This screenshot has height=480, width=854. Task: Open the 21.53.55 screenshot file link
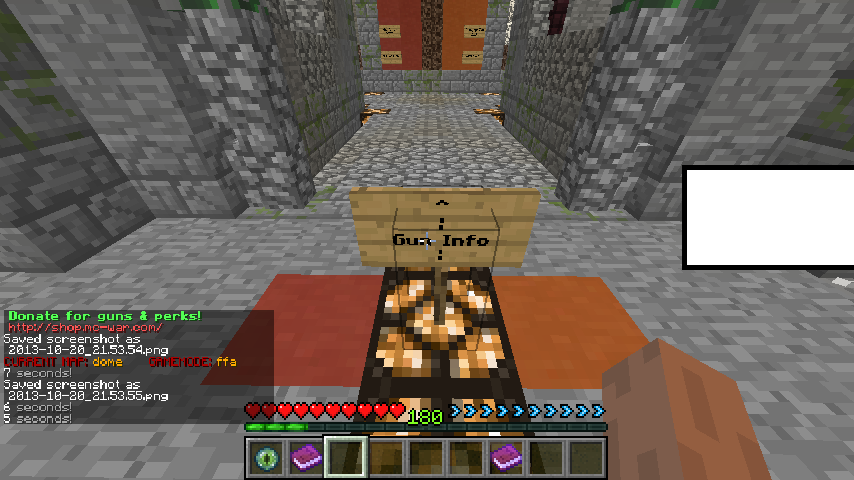click(87, 395)
